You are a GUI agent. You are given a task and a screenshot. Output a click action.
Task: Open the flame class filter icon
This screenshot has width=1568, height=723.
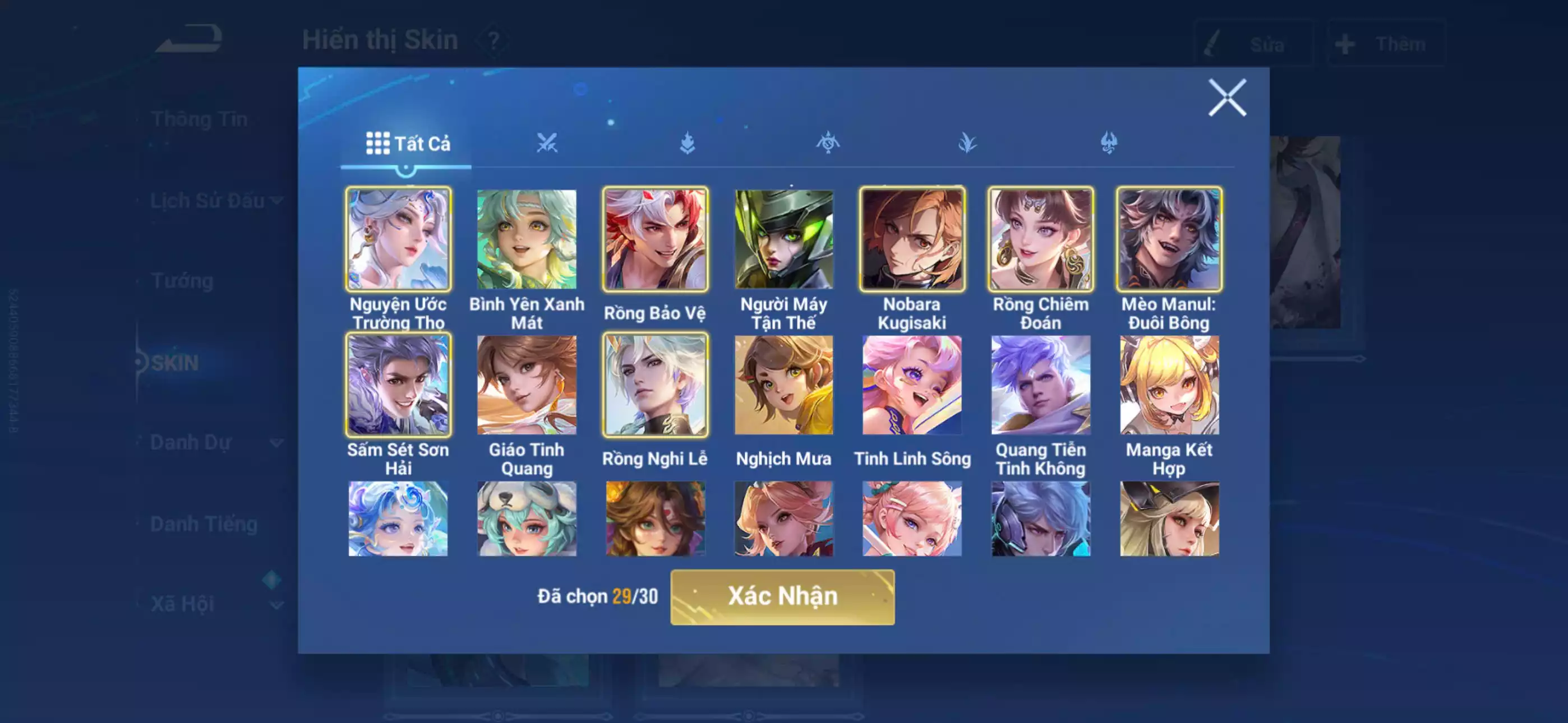(686, 142)
